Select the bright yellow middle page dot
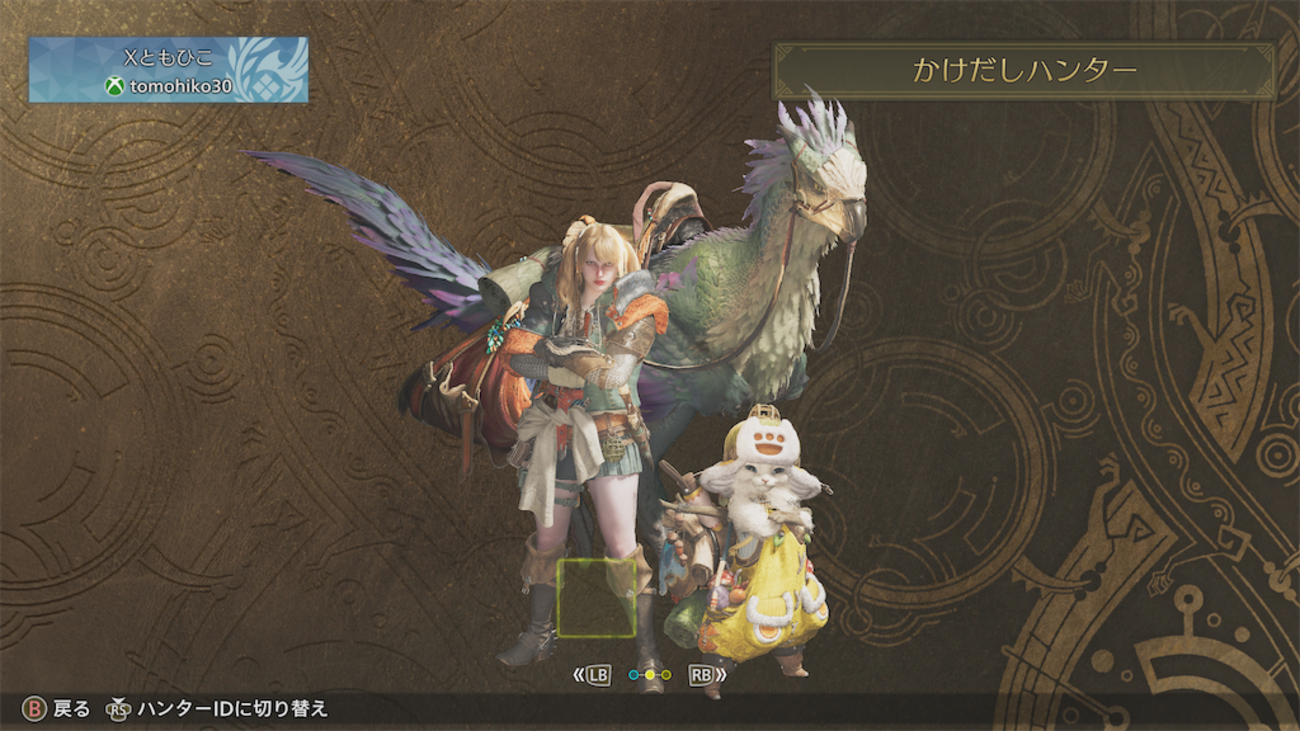 click(x=650, y=675)
